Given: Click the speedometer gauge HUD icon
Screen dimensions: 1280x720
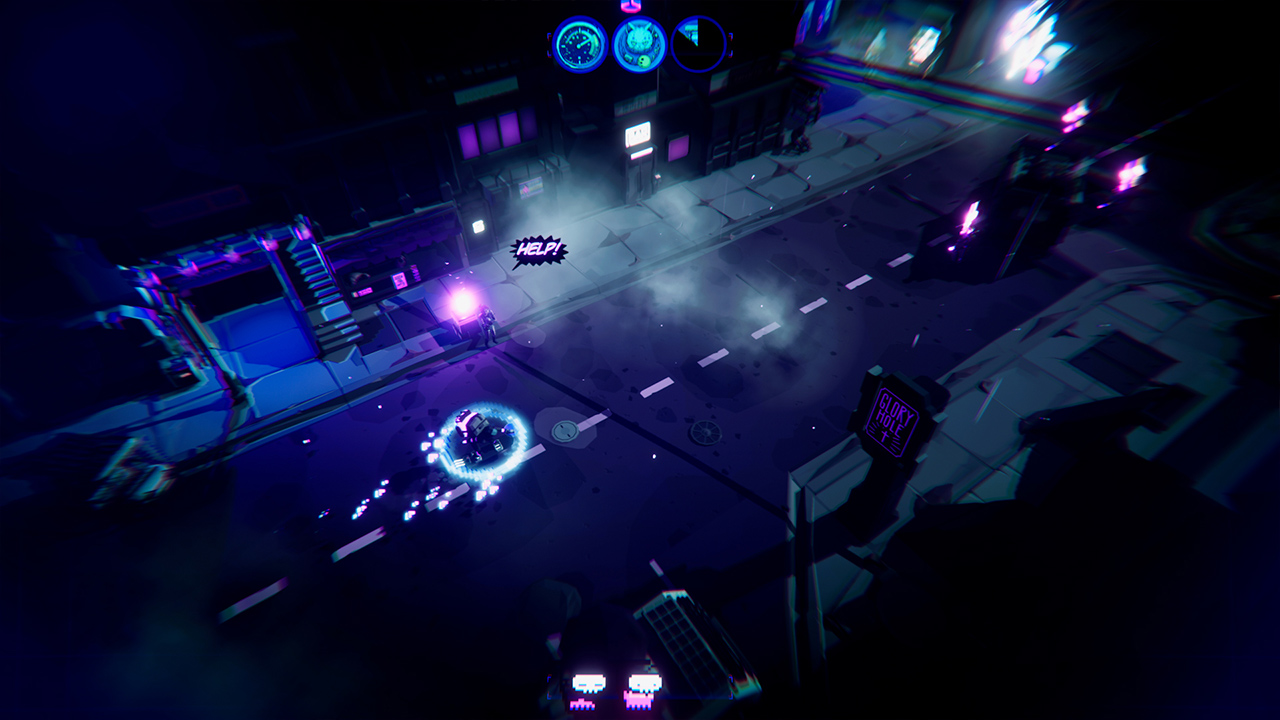Looking at the screenshot, I should pyautogui.click(x=578, y=45).
